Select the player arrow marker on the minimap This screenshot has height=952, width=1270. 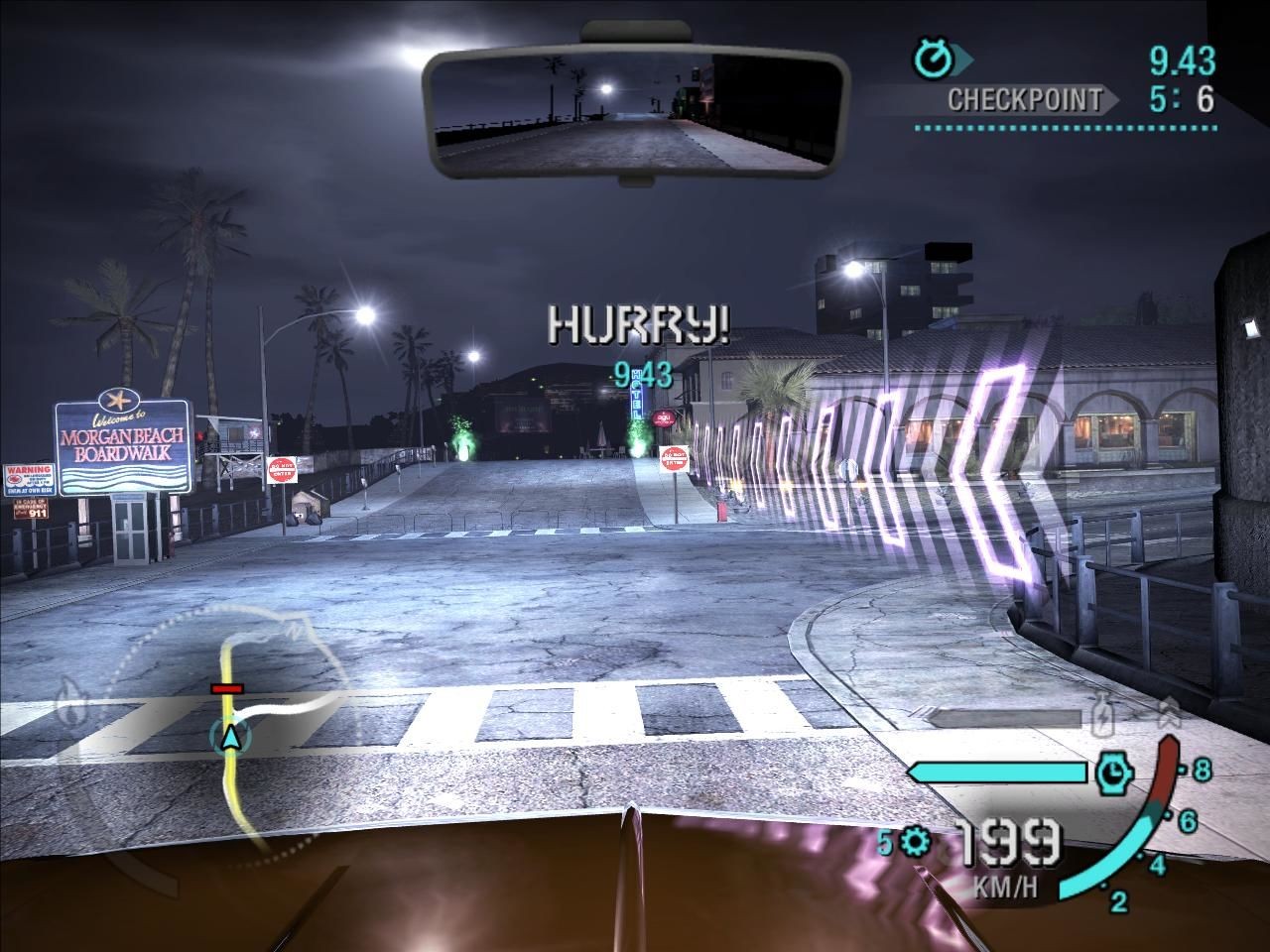coord(230,736)
